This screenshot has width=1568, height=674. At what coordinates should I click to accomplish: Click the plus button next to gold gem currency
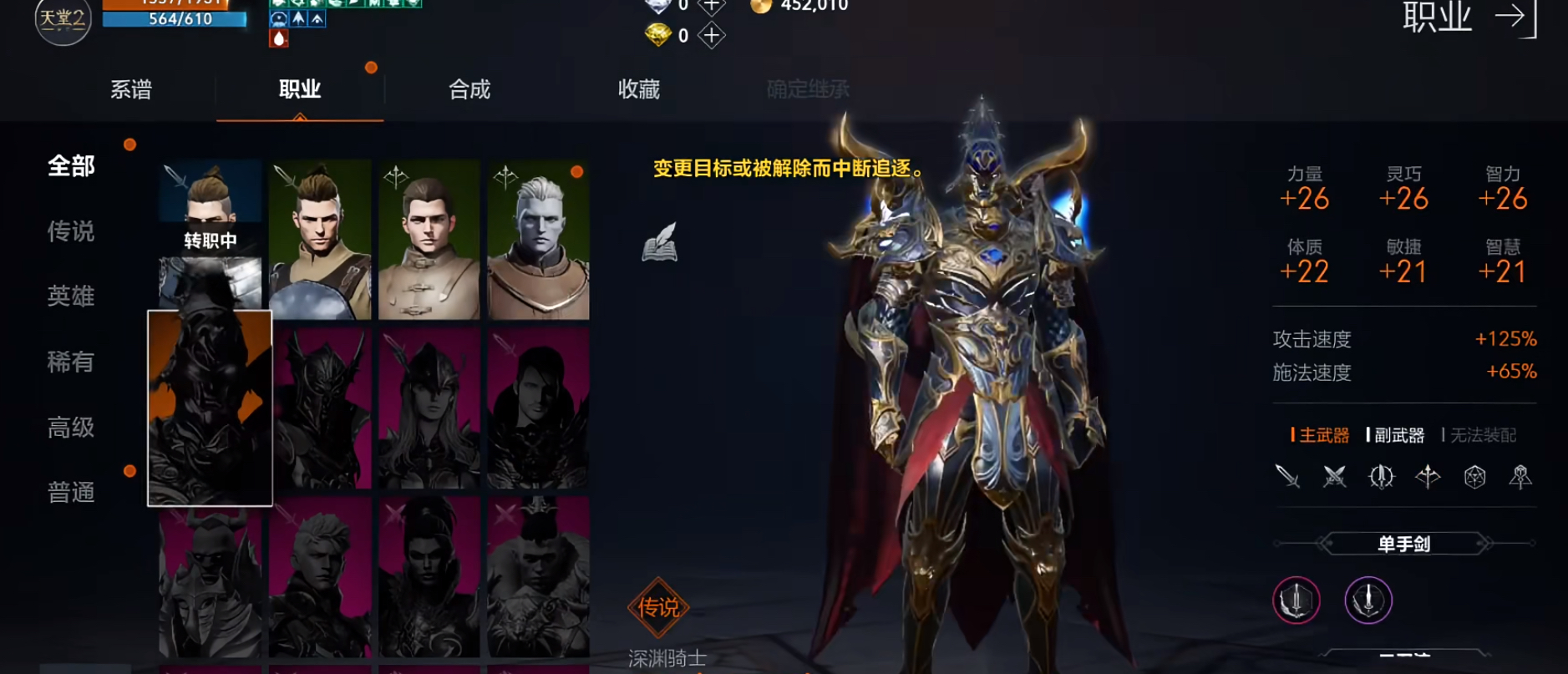[711, 34]
